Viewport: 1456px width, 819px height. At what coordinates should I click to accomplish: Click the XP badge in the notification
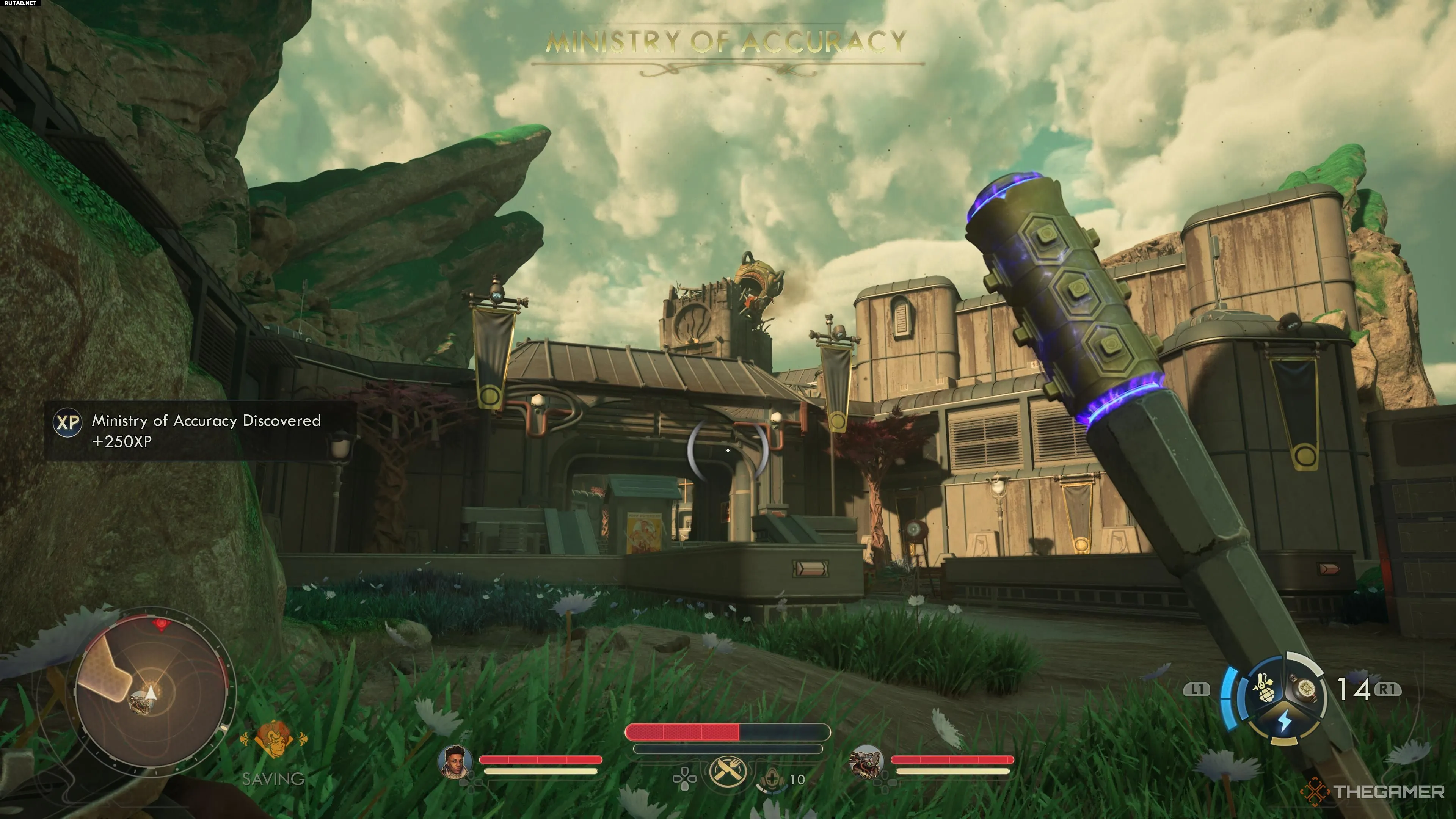coord(68,422)
